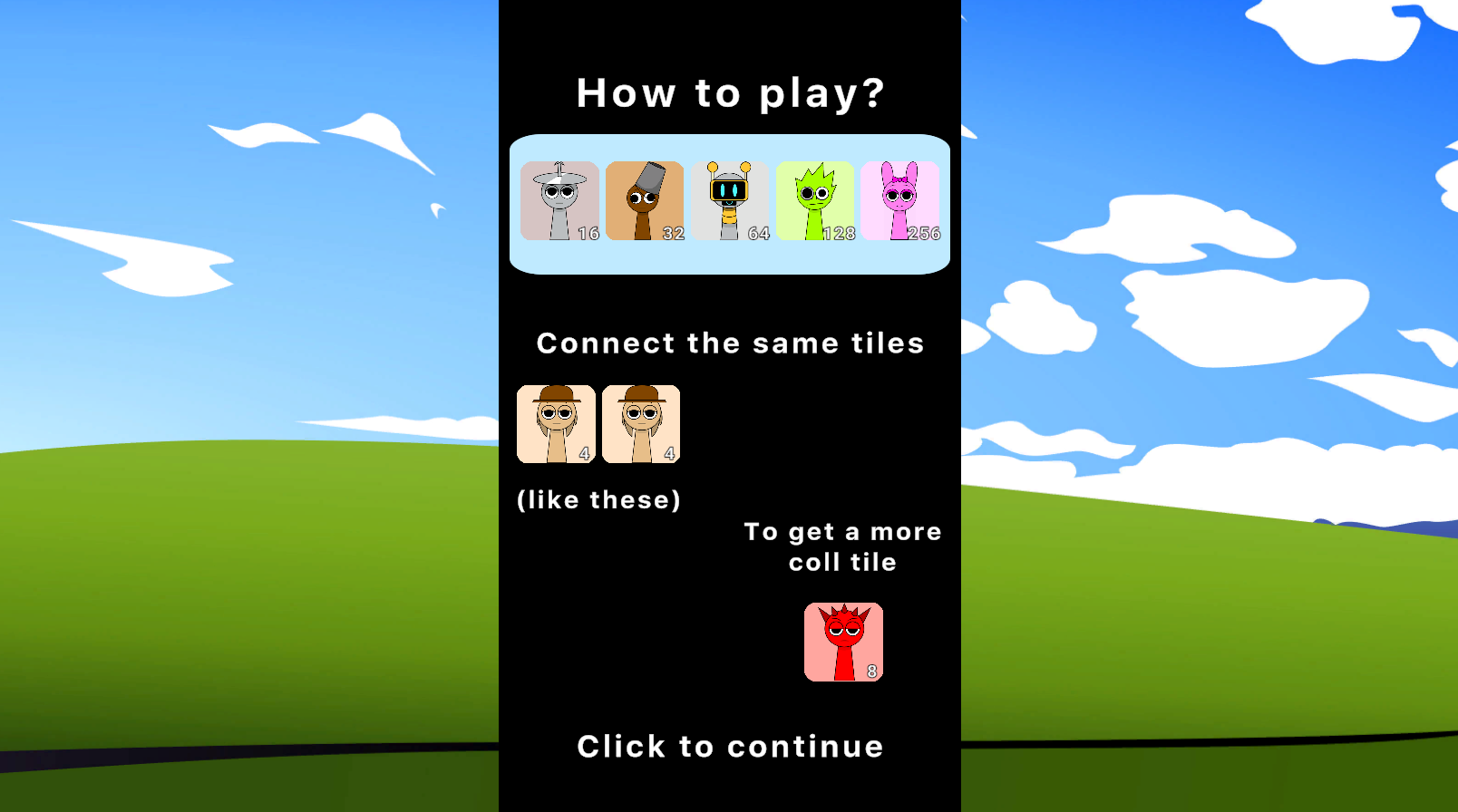Select the yellow robot character tile 64
This screenshot has height=812, width=1458.
730,201
